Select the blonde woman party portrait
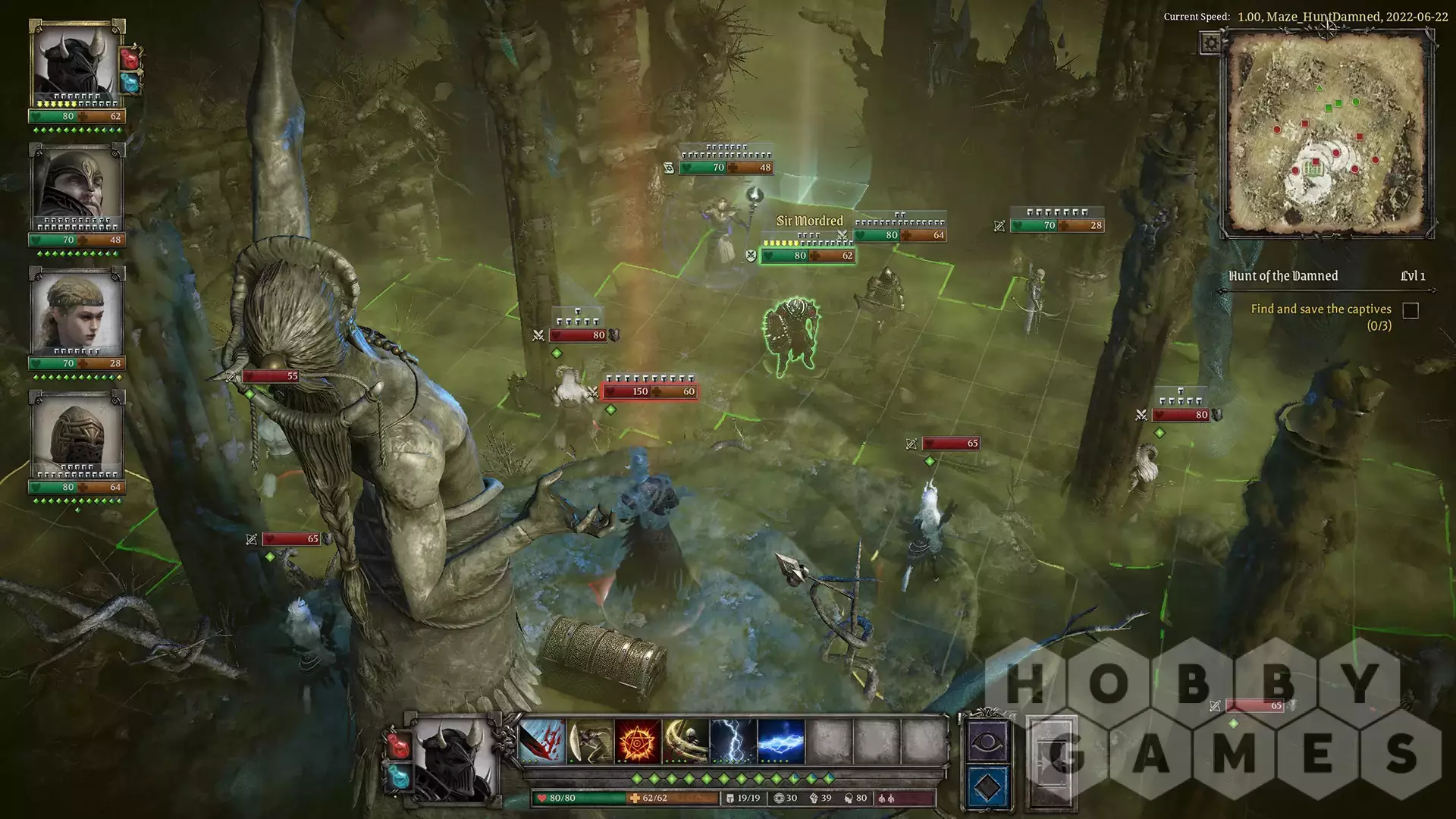 [76, 311]
